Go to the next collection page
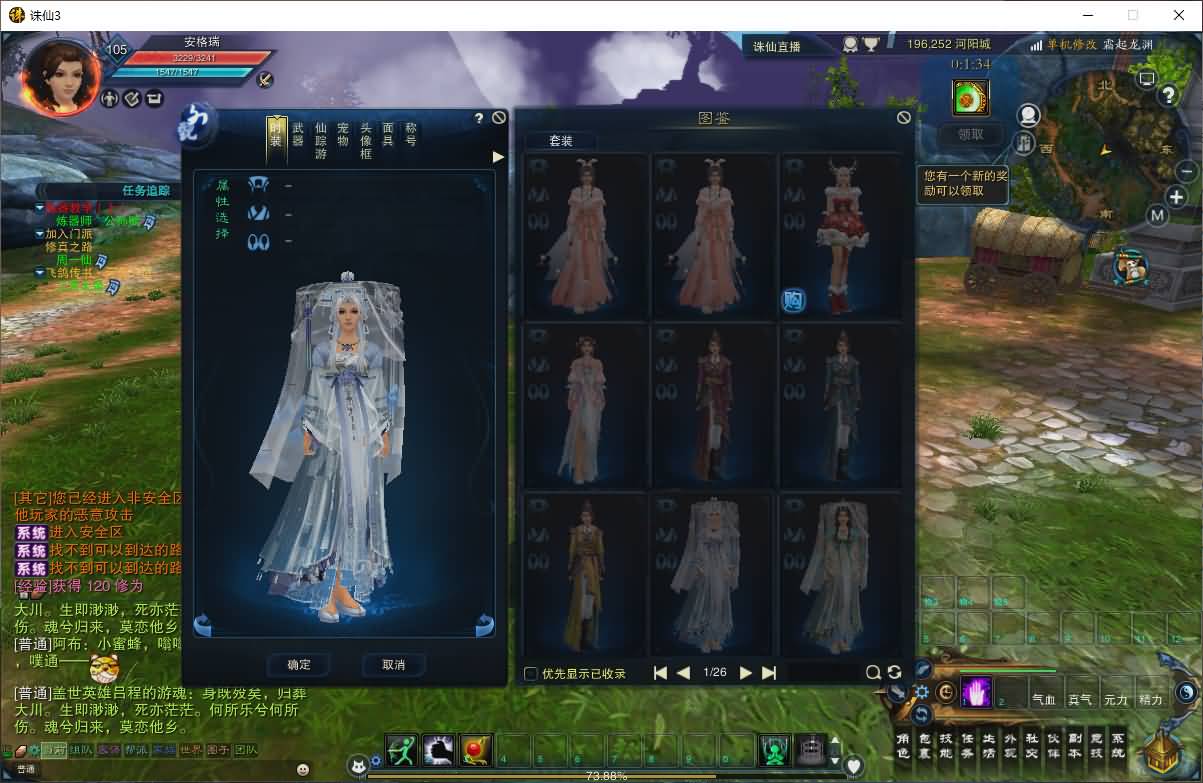 point(746,673)
